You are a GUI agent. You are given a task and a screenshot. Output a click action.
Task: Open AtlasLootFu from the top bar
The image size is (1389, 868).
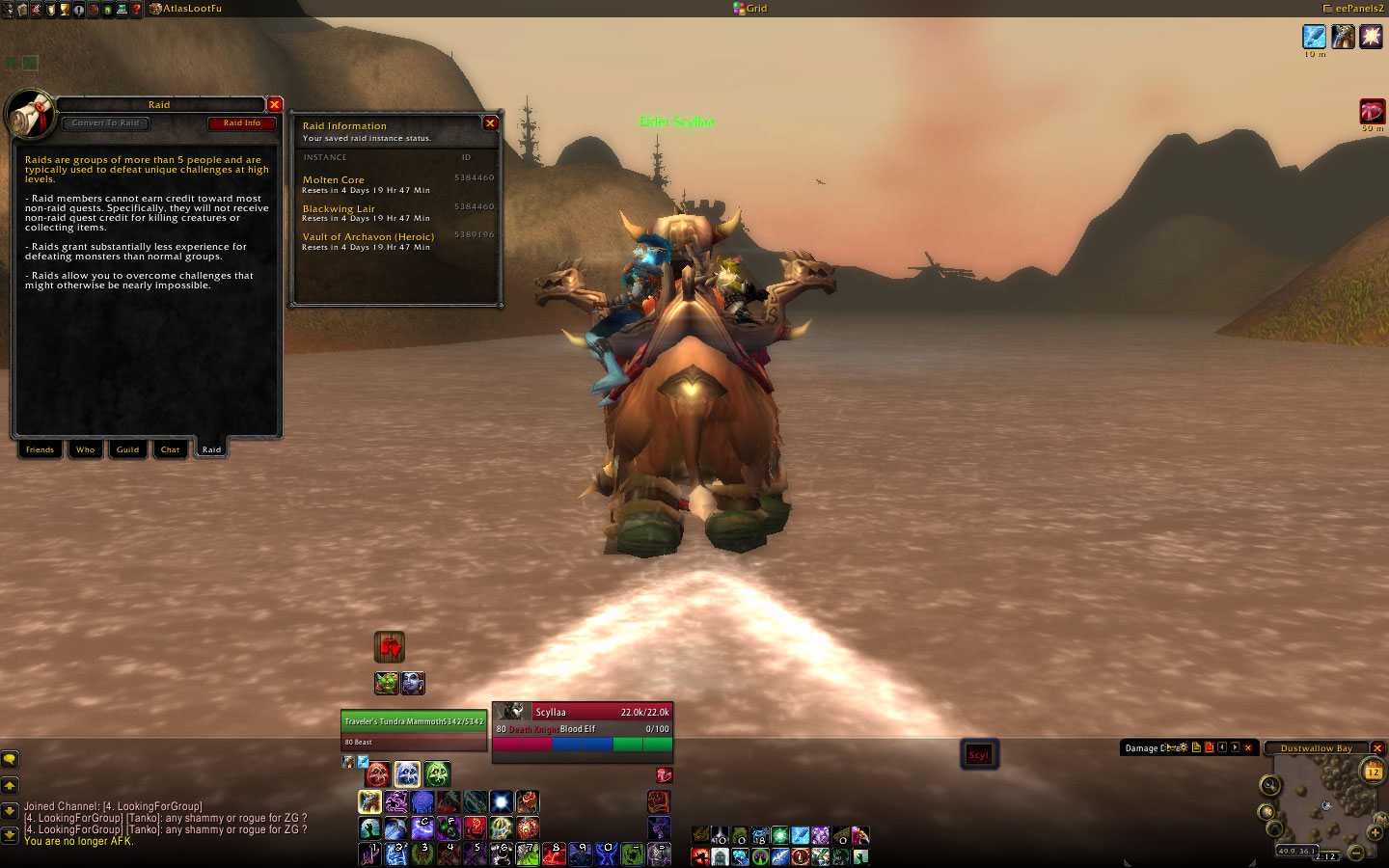(191, 9)
